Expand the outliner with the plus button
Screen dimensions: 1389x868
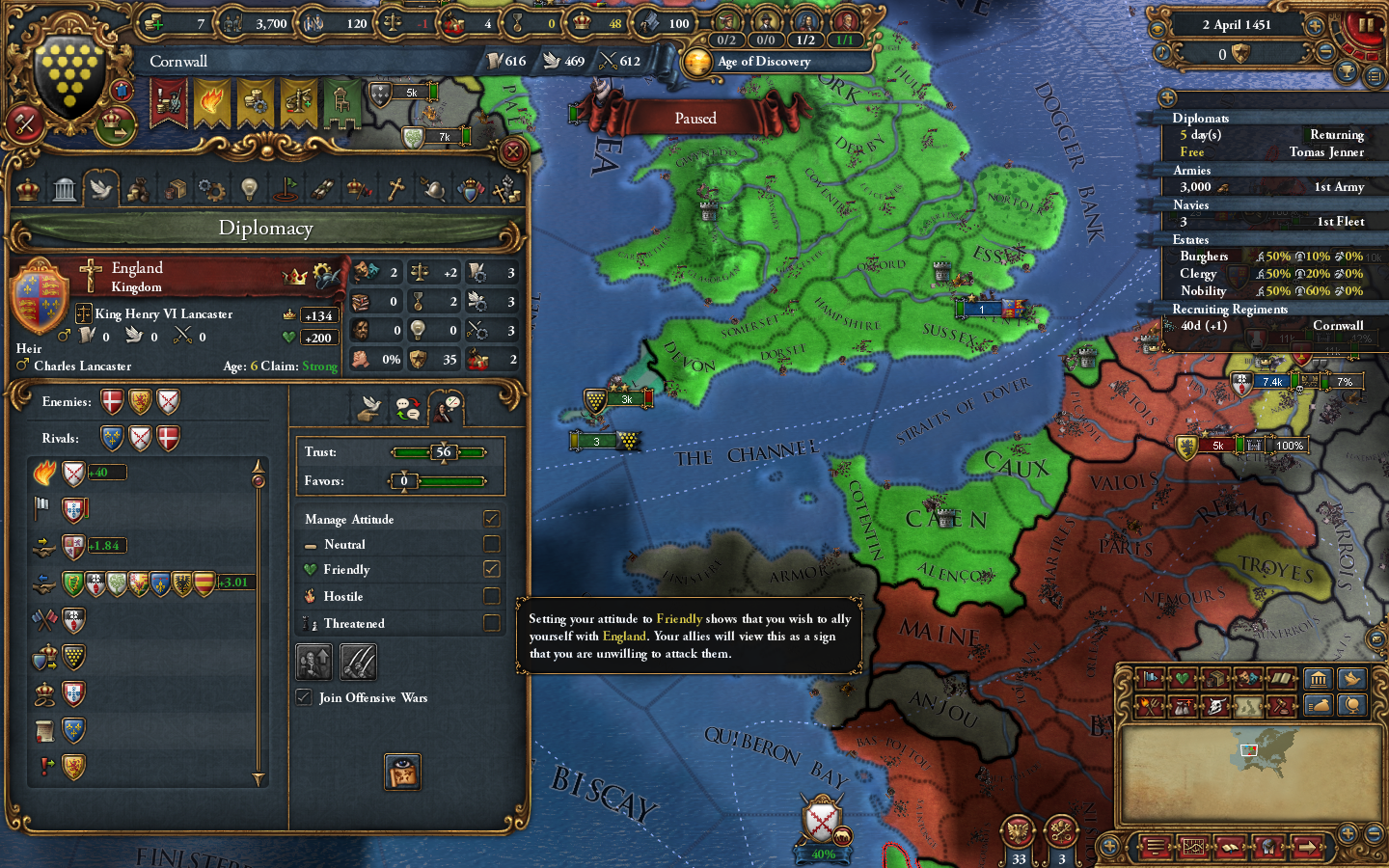[1166, 97]
